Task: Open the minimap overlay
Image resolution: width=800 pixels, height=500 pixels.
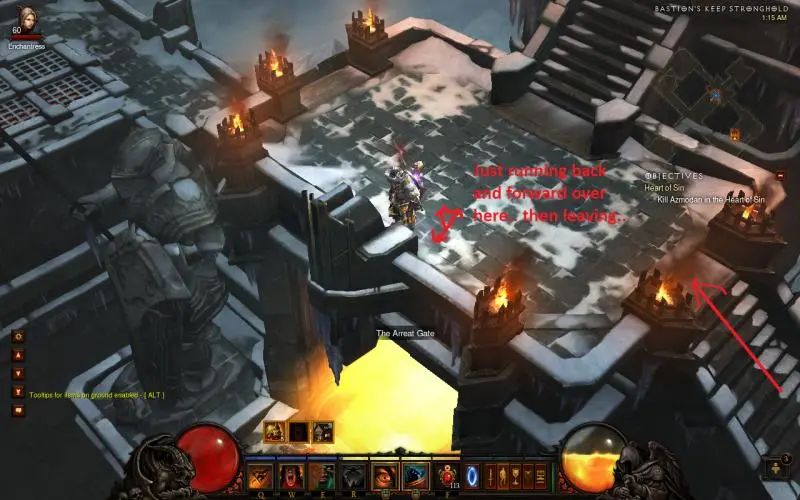Action: 715,95
